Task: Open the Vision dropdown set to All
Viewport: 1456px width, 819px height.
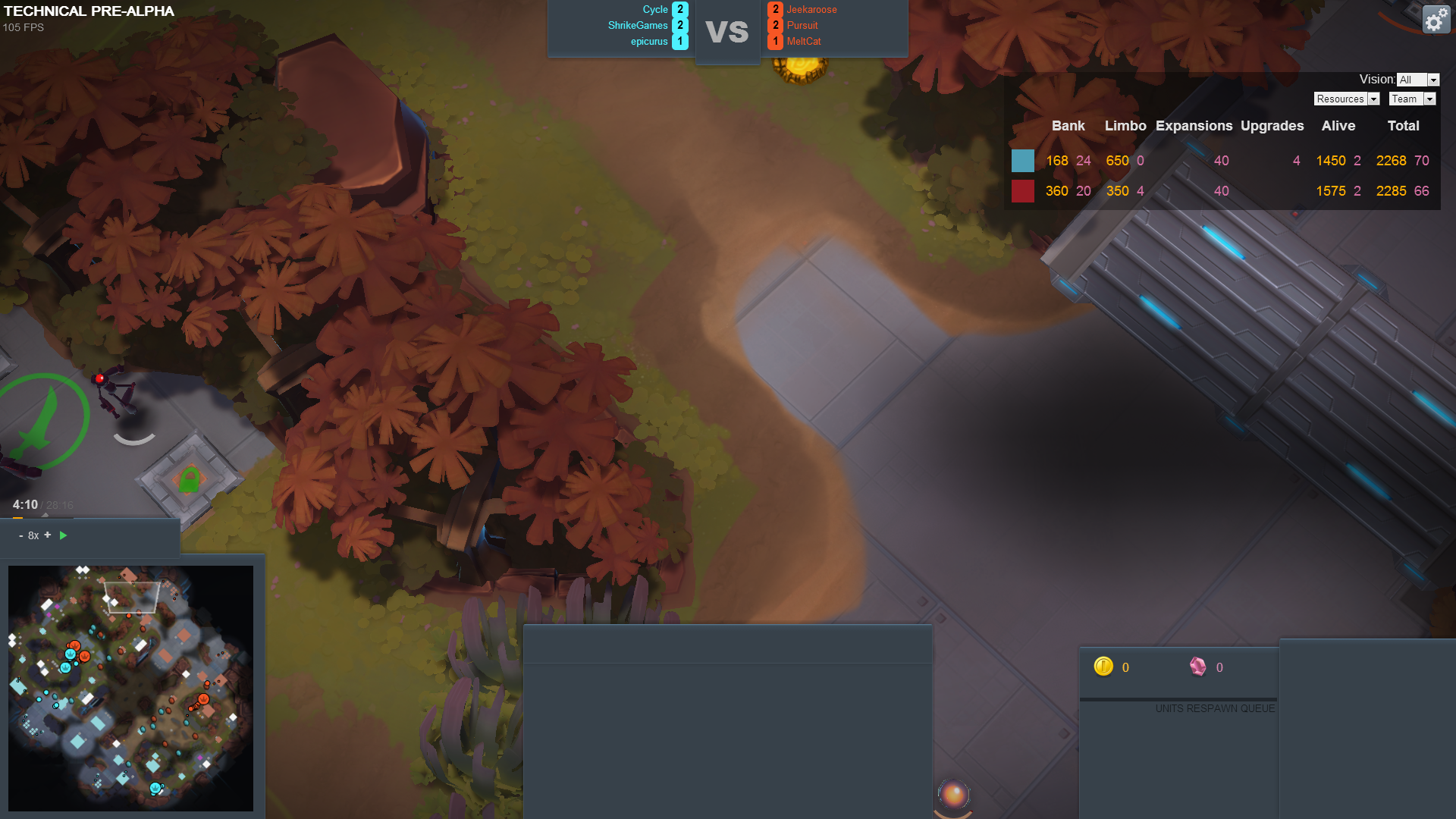Action: tap(1417, 80)
